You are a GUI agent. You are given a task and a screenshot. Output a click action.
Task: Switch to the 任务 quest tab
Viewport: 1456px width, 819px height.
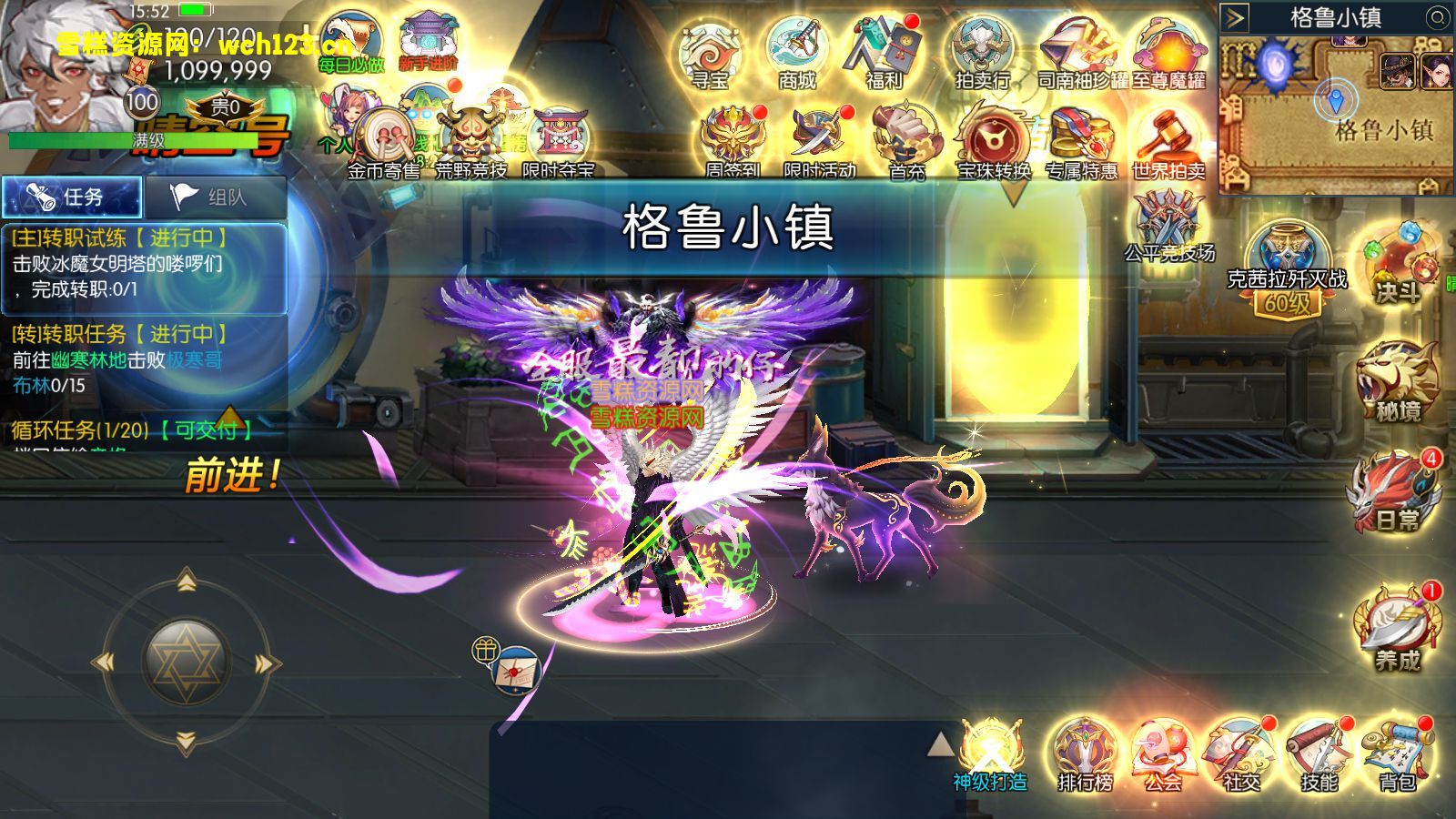pos(73,195)
